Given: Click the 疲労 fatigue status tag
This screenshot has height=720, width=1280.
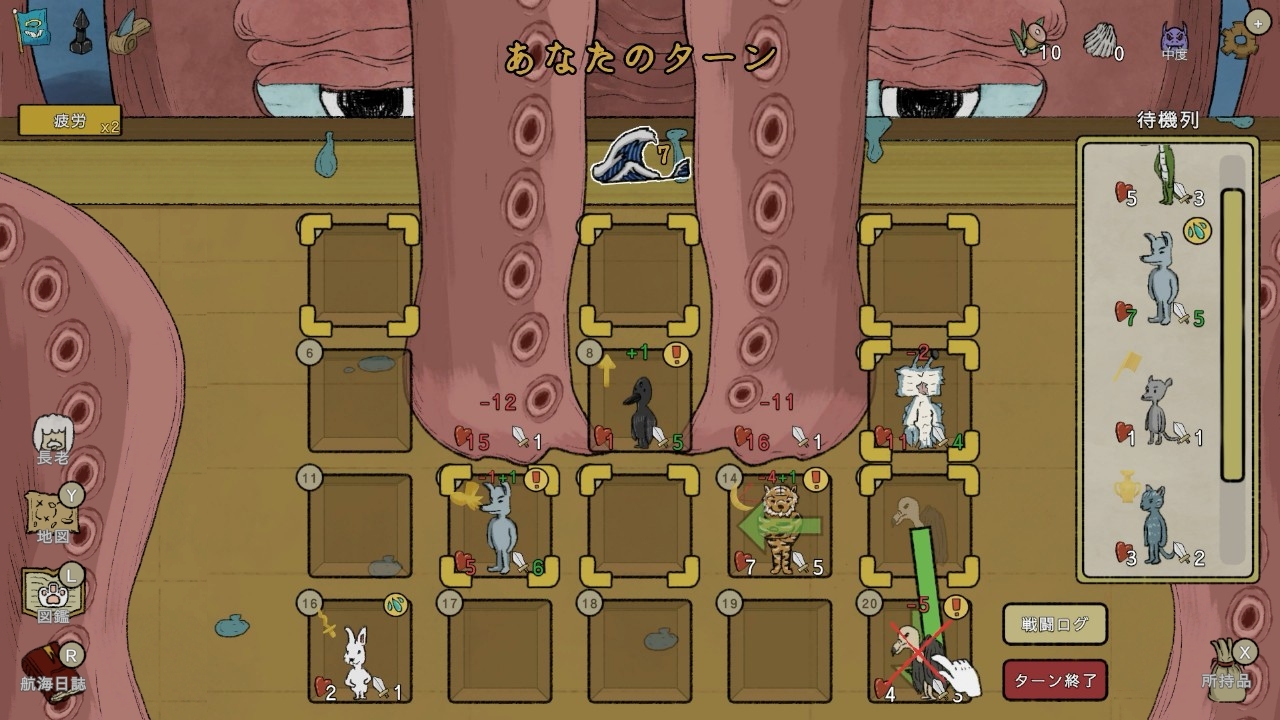Looking at the screenshot, I should [x=70, y=122].
